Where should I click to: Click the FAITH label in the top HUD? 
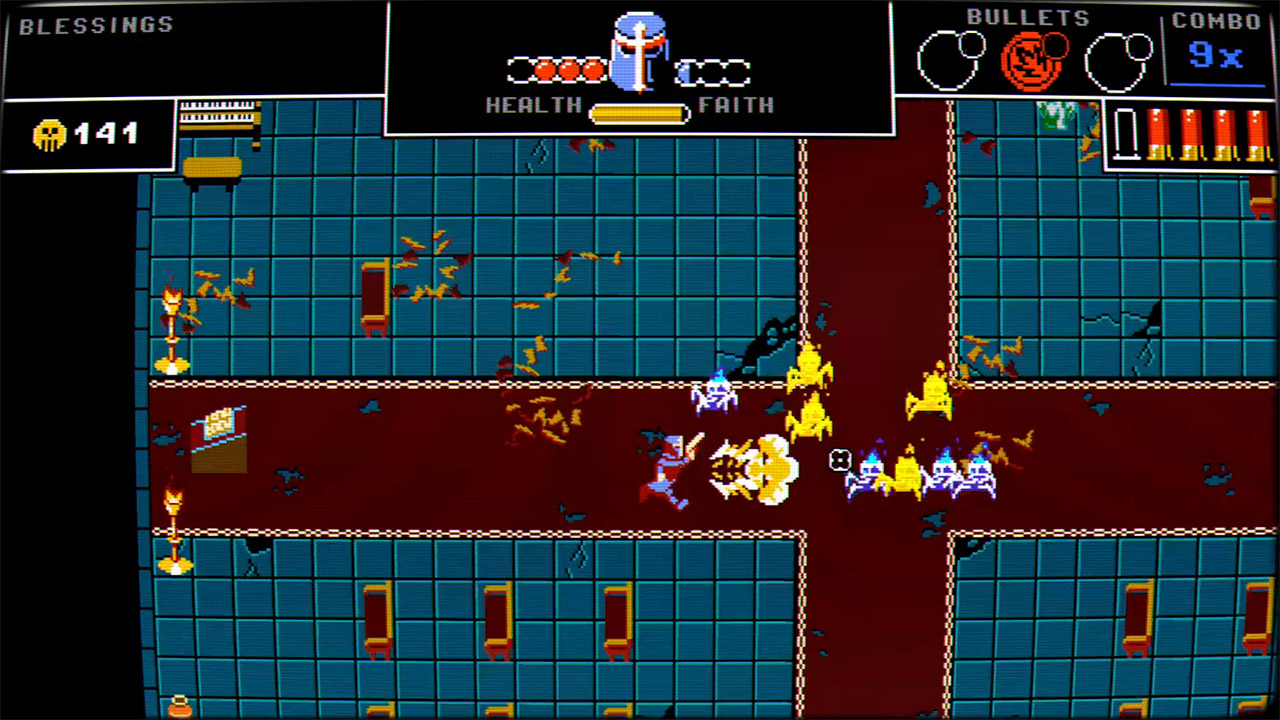point(738,105)
